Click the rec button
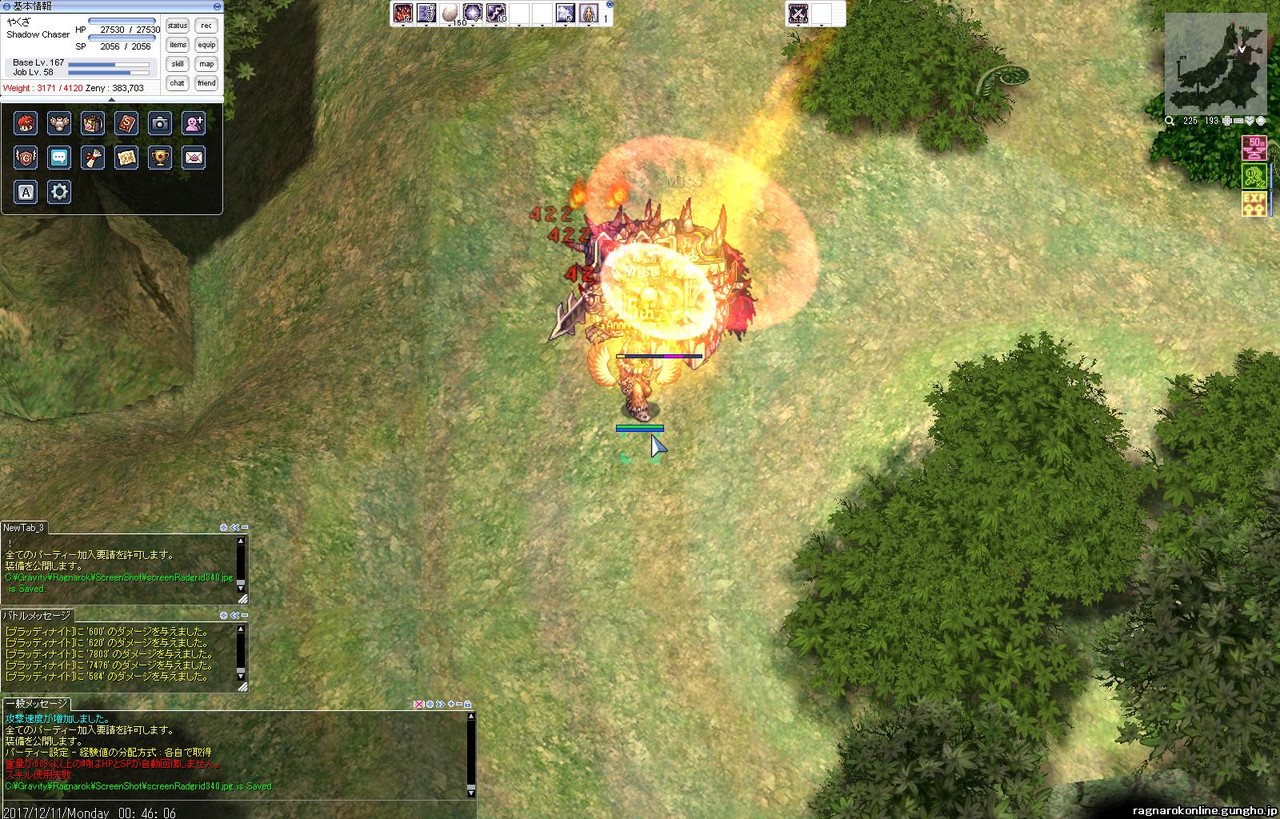This screenshot has width=1280, height=819. 206,25
